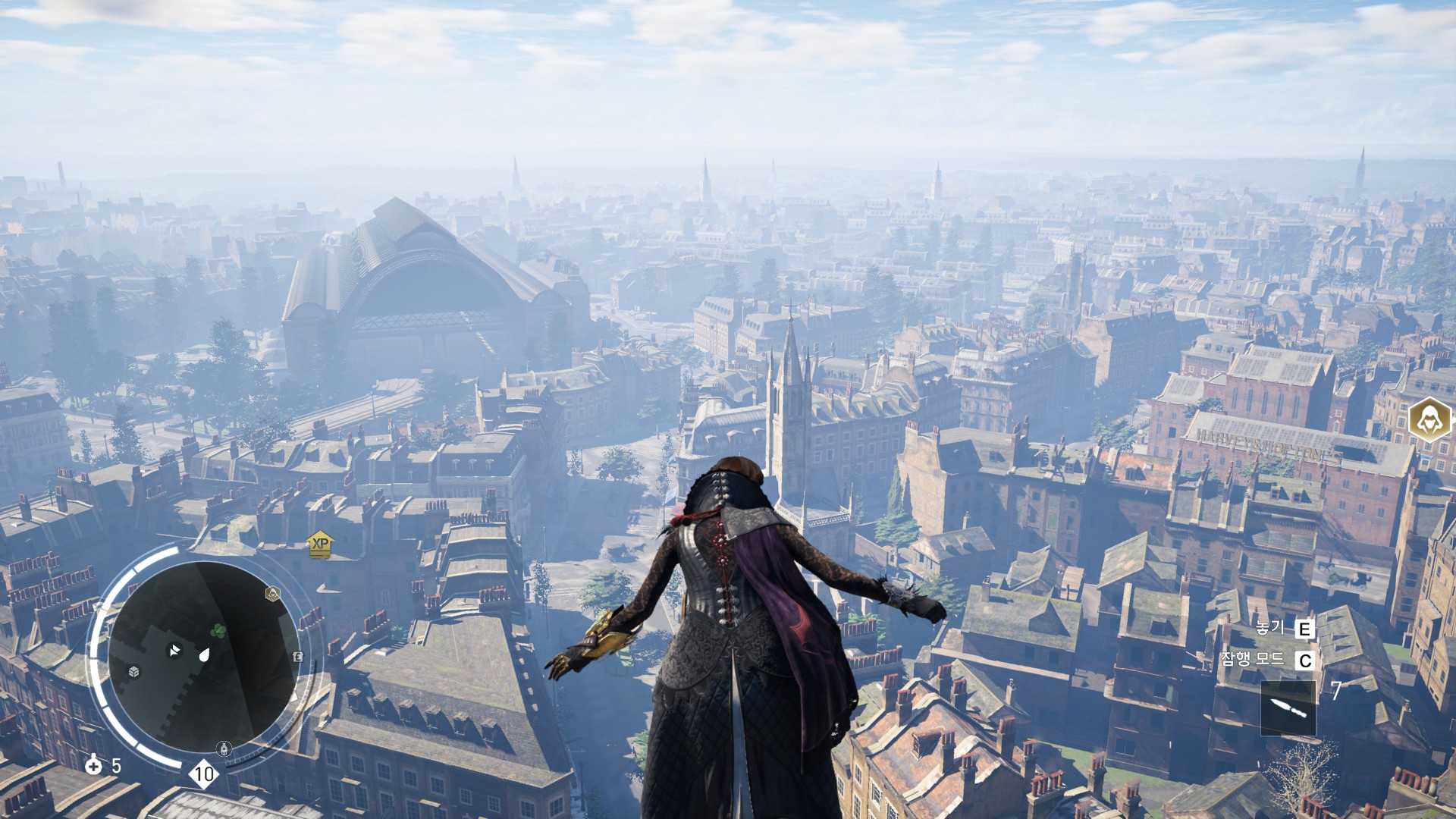Click the yellow XP marker icon
Image resolution: width=1456 pixels, height=819 pixels.
point(321,544)
